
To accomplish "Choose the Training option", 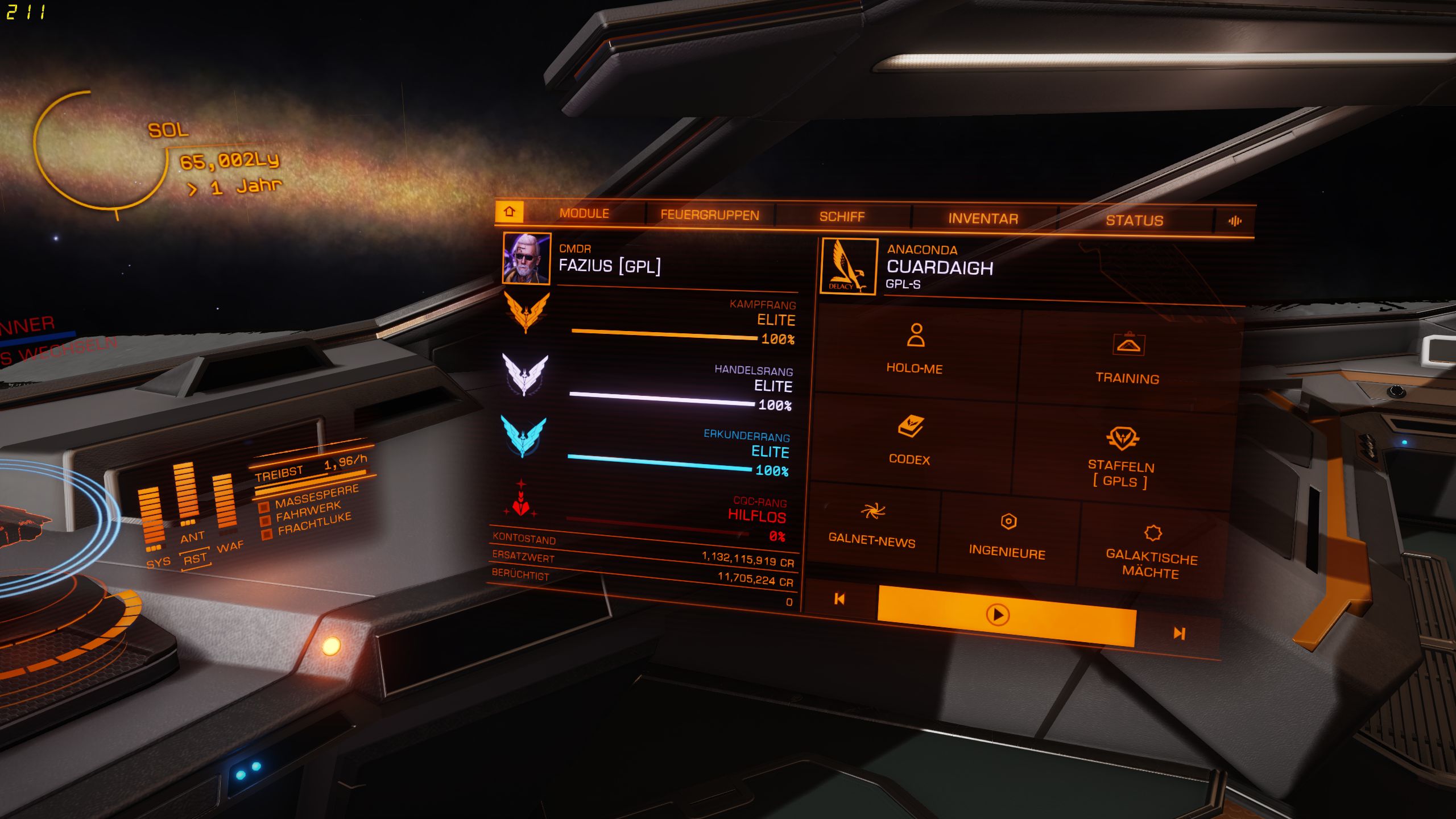I will 1128,358.
